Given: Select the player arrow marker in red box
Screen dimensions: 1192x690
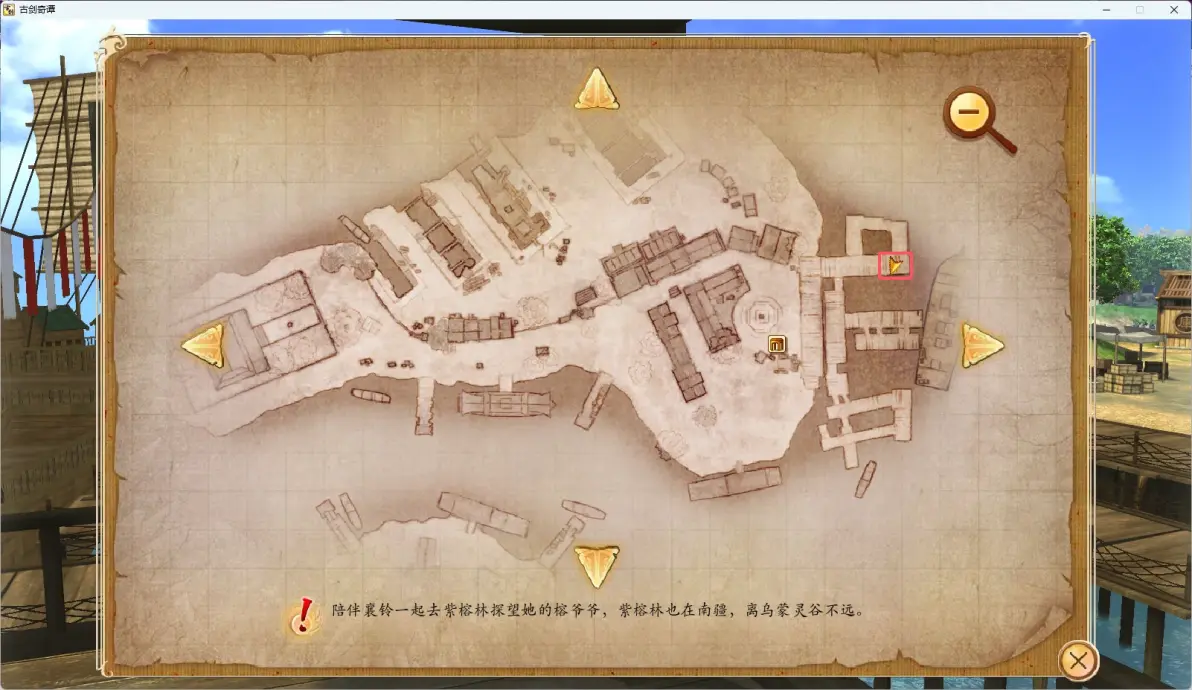Looking at the screenshot, I should click(895, 265).
